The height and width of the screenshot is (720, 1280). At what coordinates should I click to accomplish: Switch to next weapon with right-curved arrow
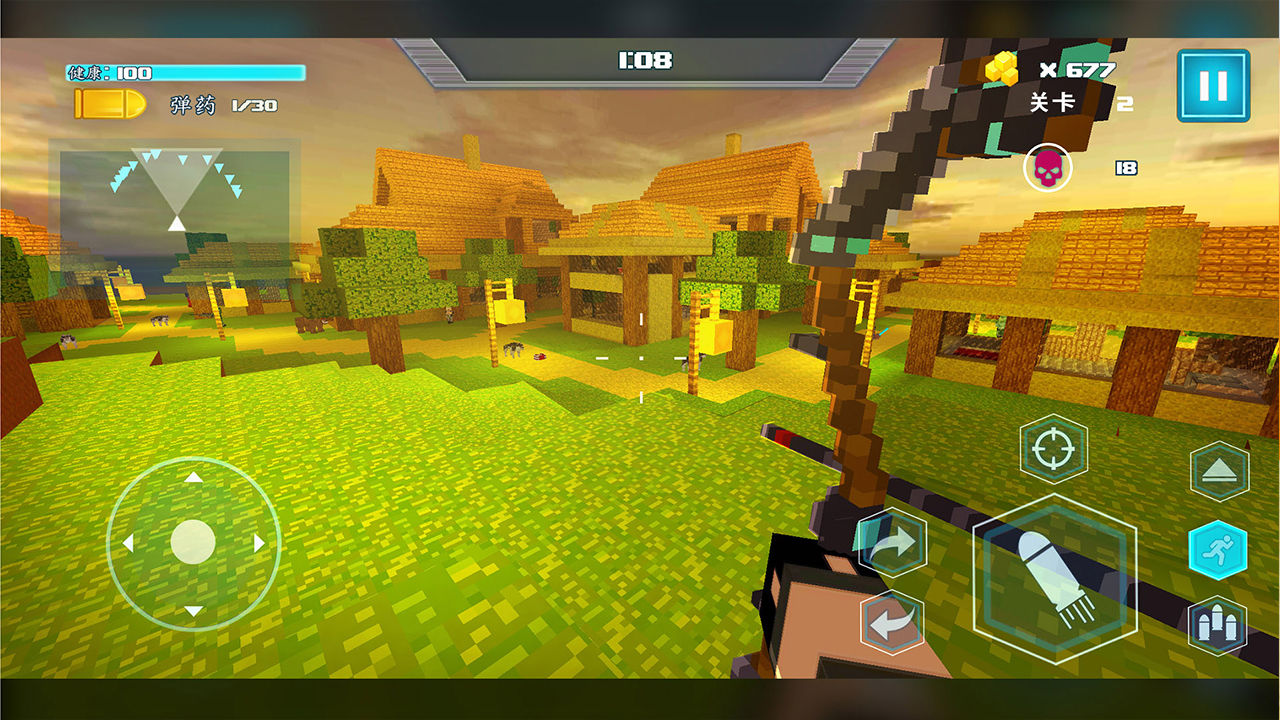point(891,543)
